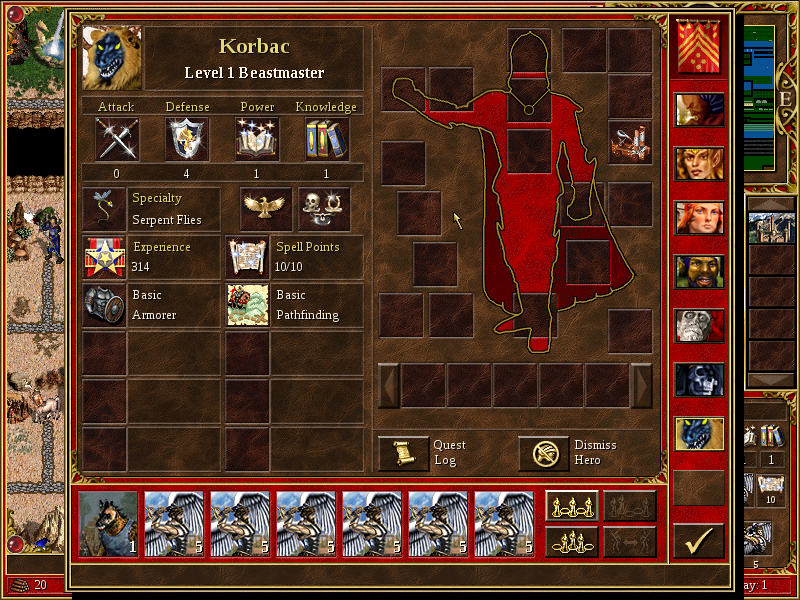
Task: Open the Quest Log
Action: click(403, 453)
